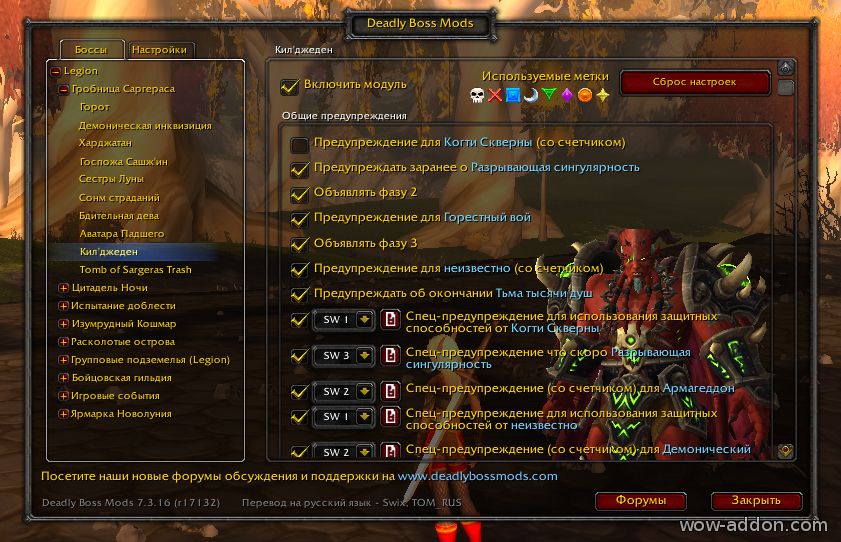
Task: Switch to the Настройки tab
Action: [x=159, y=49]
